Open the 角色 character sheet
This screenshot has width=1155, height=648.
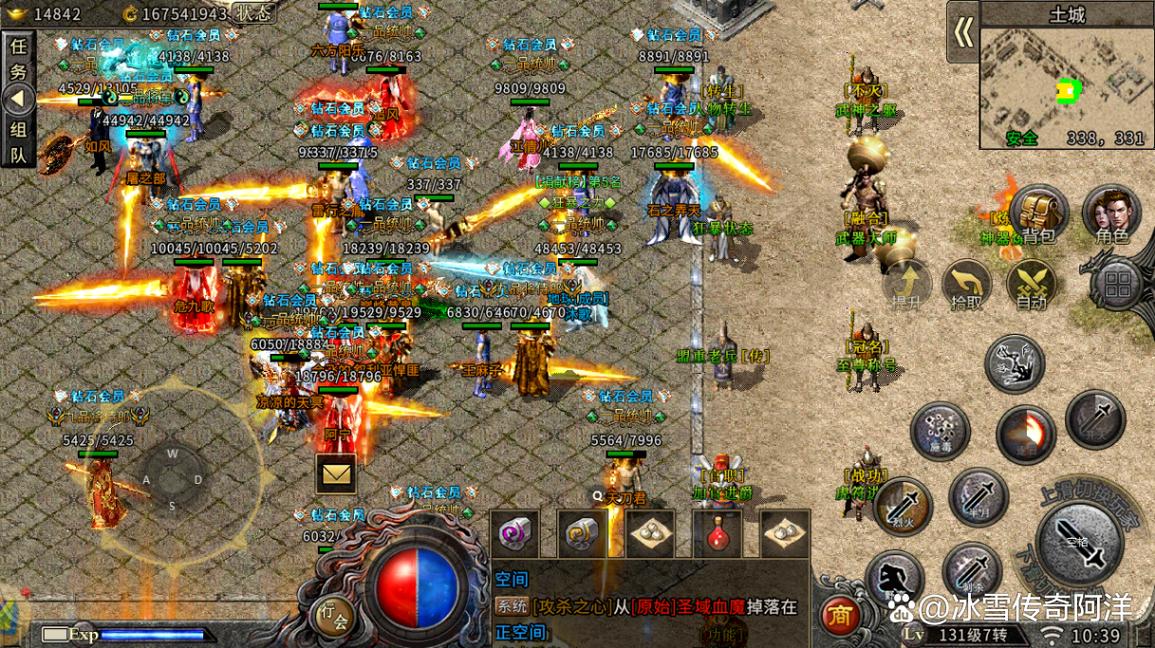[x=1111, y=213]
